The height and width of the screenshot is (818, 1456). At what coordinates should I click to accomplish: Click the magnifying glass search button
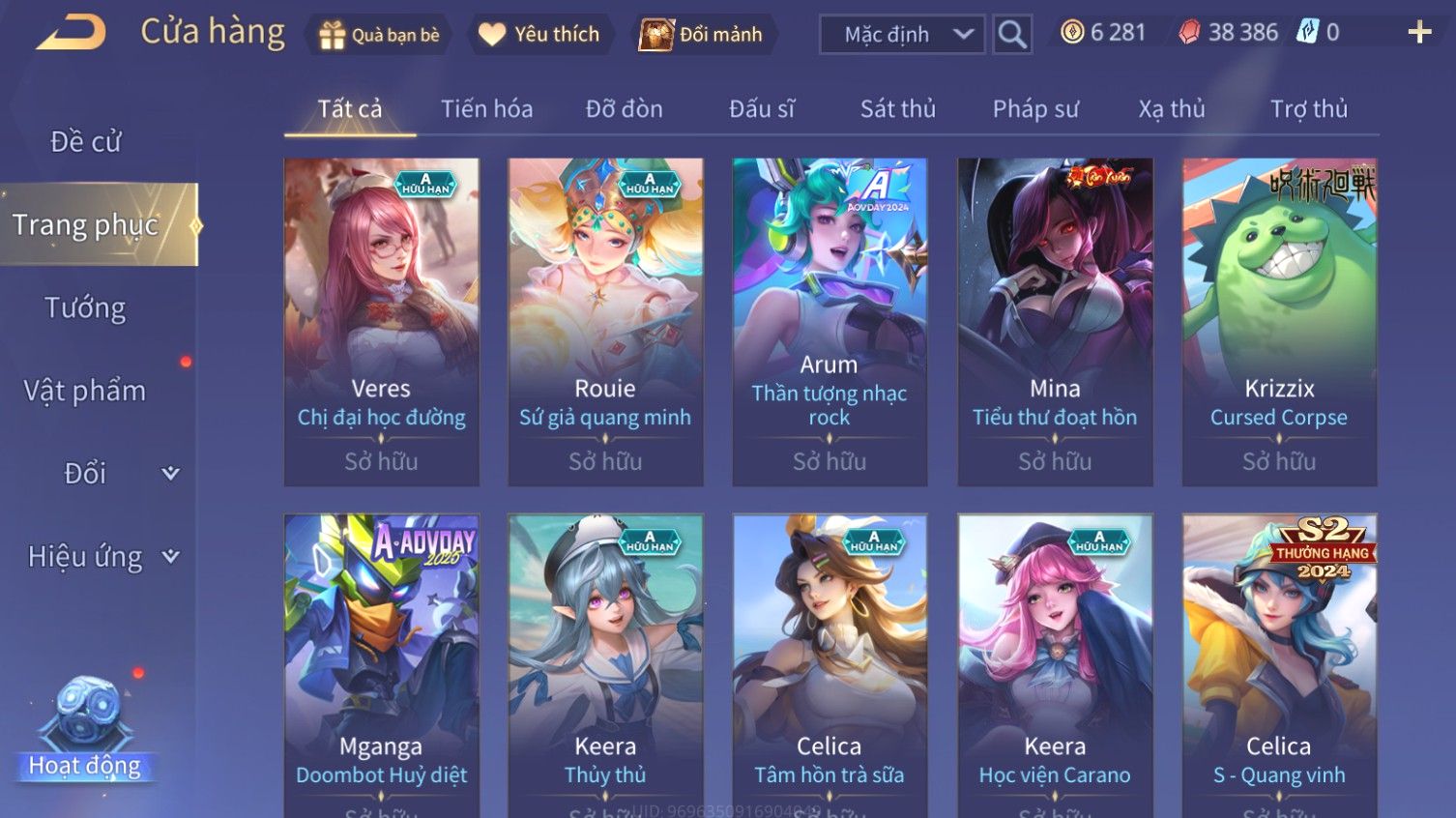click(x=1012, y=35)
